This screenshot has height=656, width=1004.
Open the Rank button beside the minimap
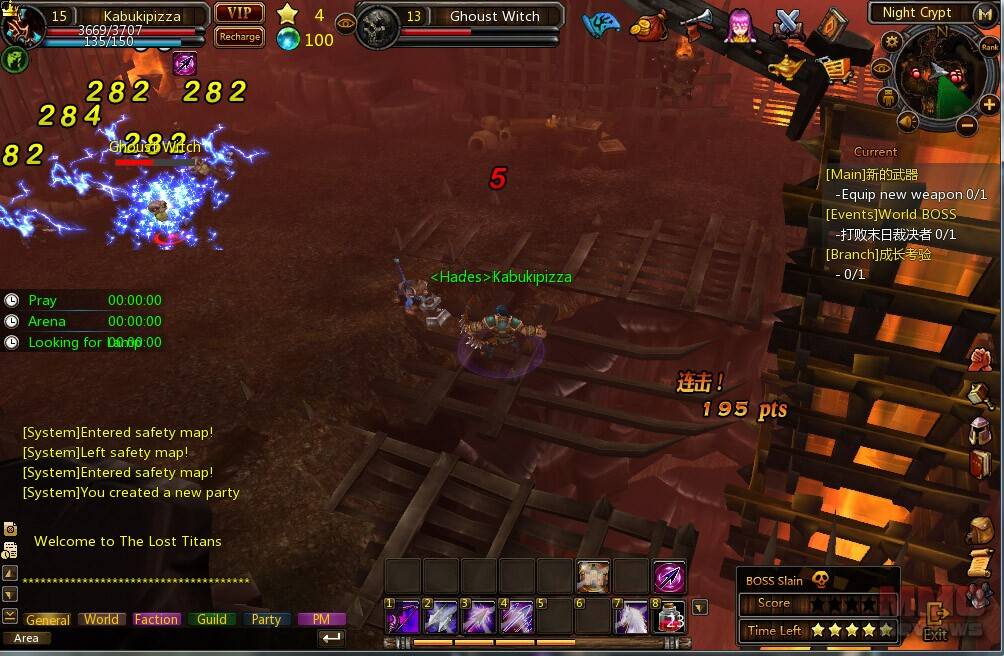point(989,46)
